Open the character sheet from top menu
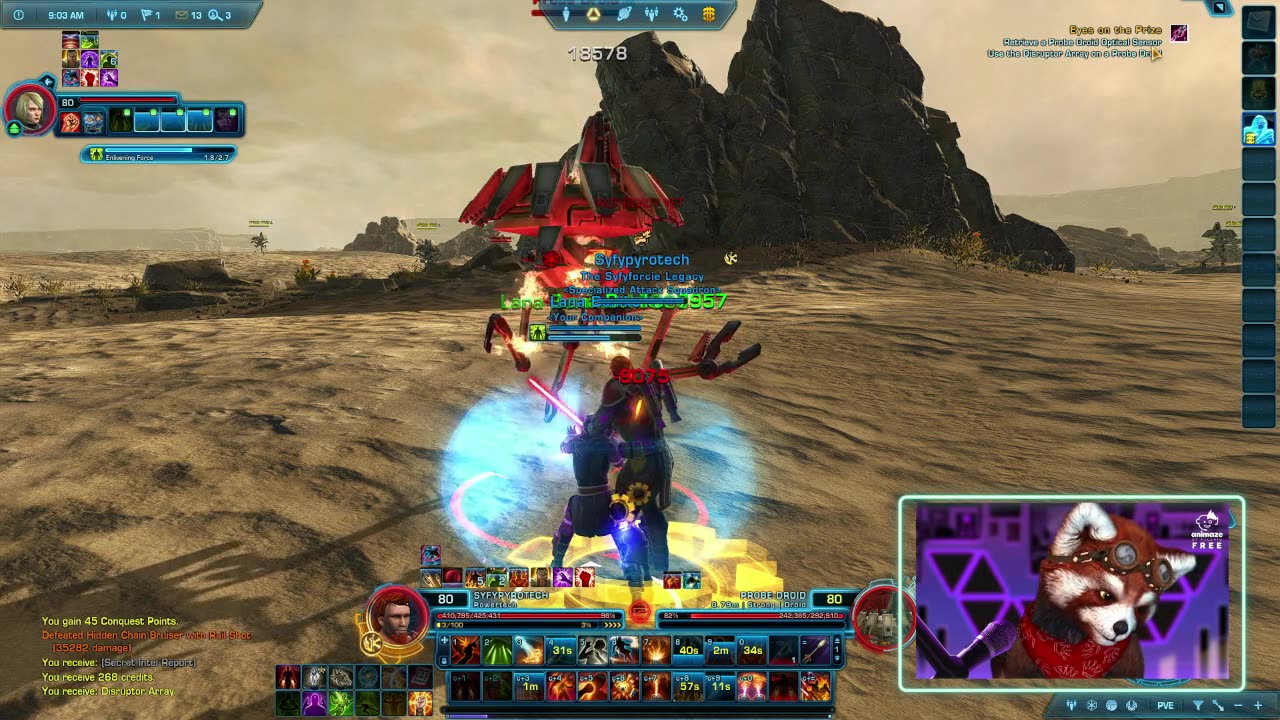This screenshot has height=720, width=1280. coord(566,14)
